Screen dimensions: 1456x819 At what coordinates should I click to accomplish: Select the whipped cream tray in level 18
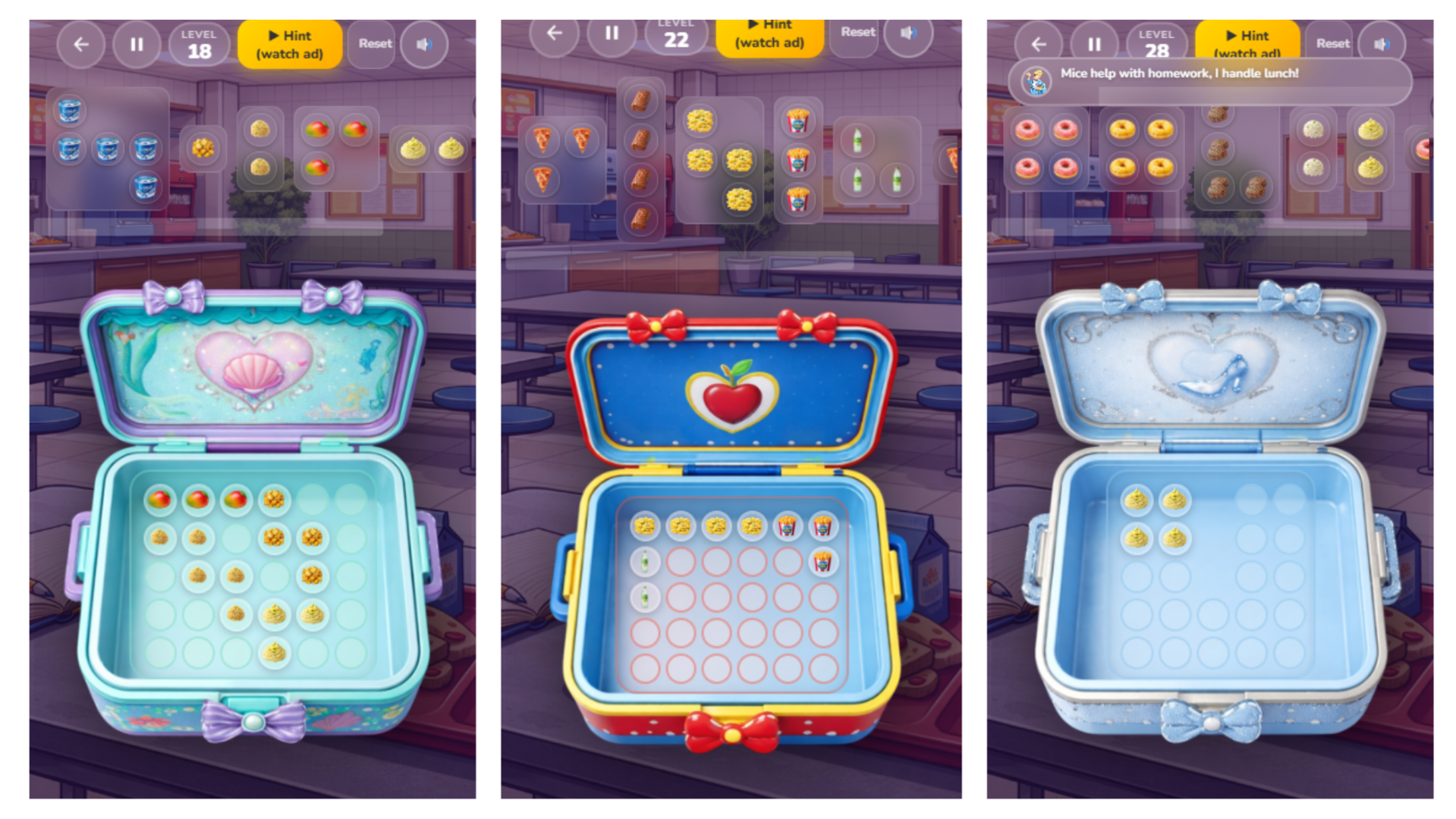pyautogui.click(x=432, y=148)
